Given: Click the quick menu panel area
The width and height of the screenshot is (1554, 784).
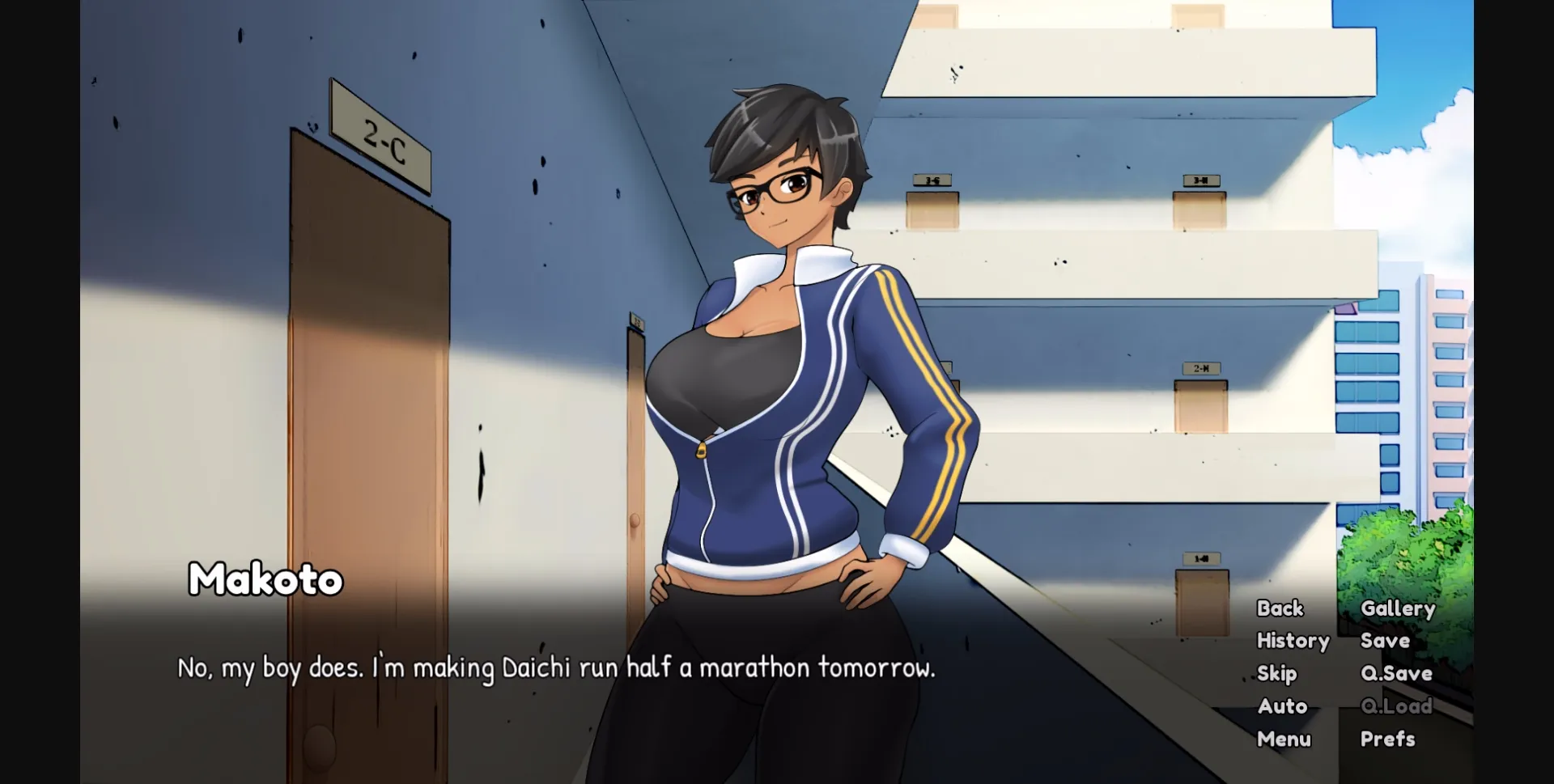Looking at the screenshot, I should coord(1335,672).
